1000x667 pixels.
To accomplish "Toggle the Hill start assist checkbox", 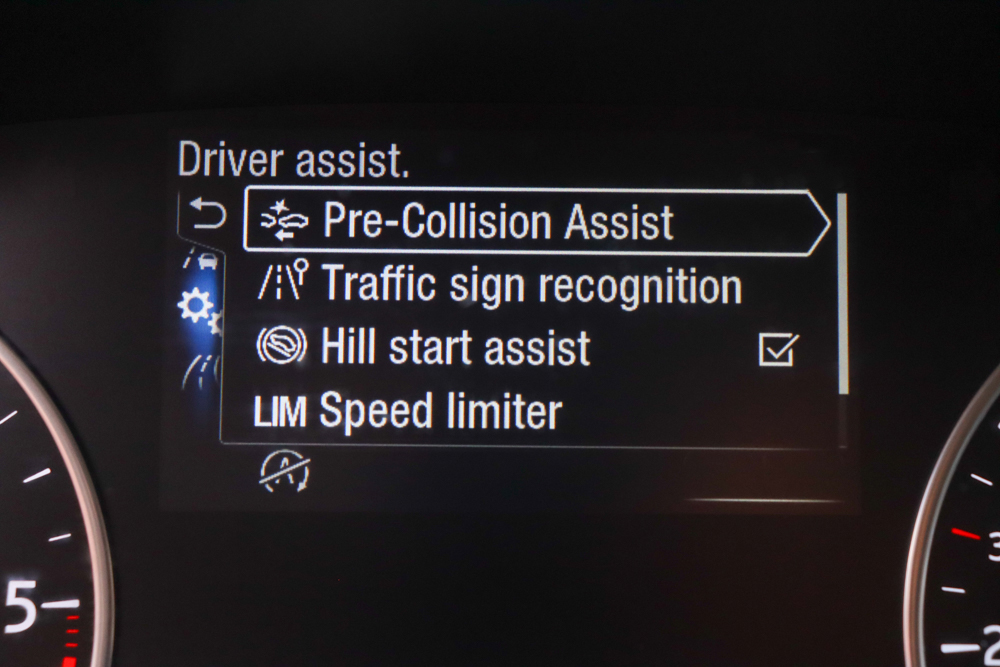I will [778, 349].
